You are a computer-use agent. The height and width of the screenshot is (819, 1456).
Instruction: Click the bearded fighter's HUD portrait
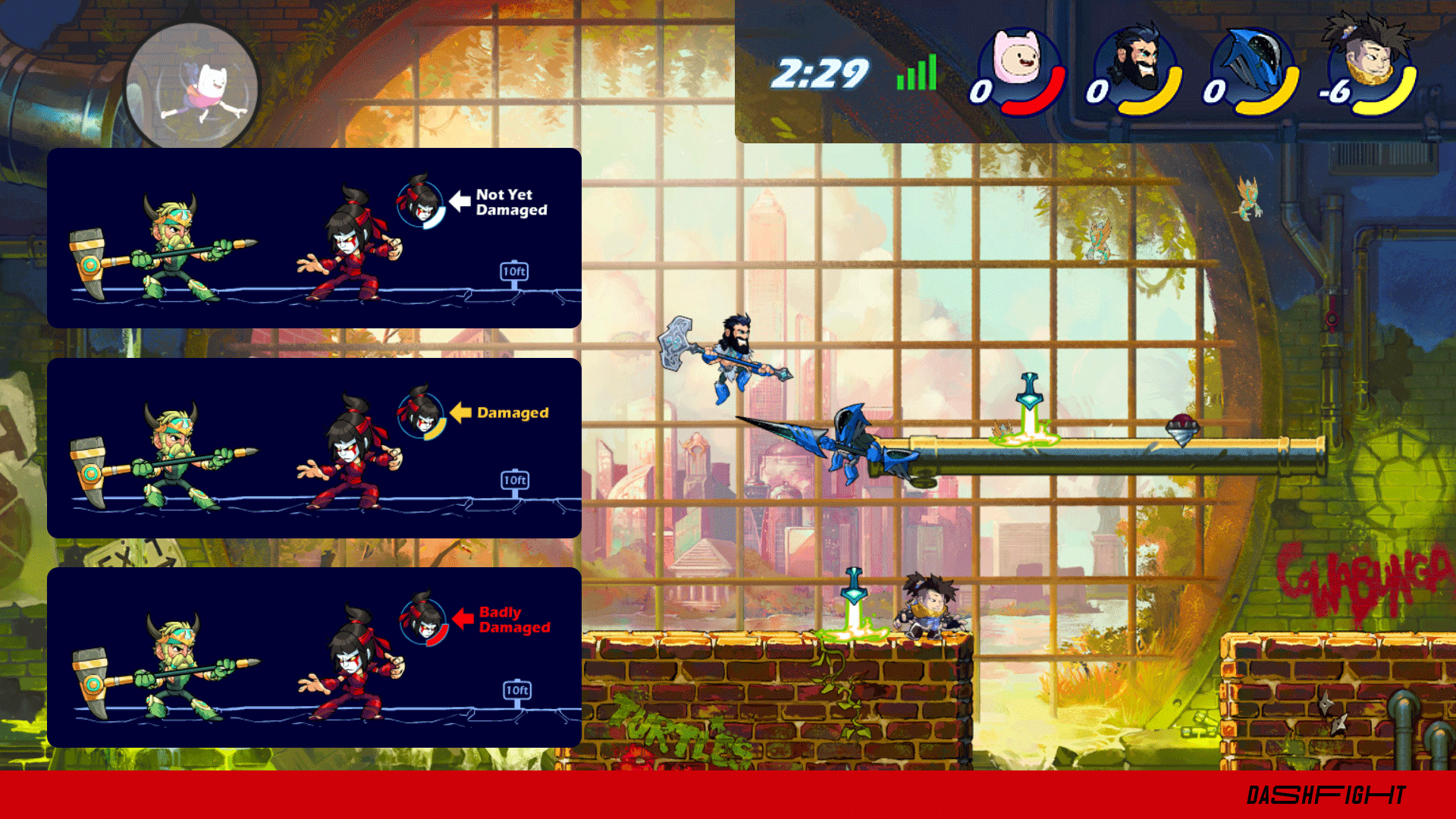(1137, 68)
